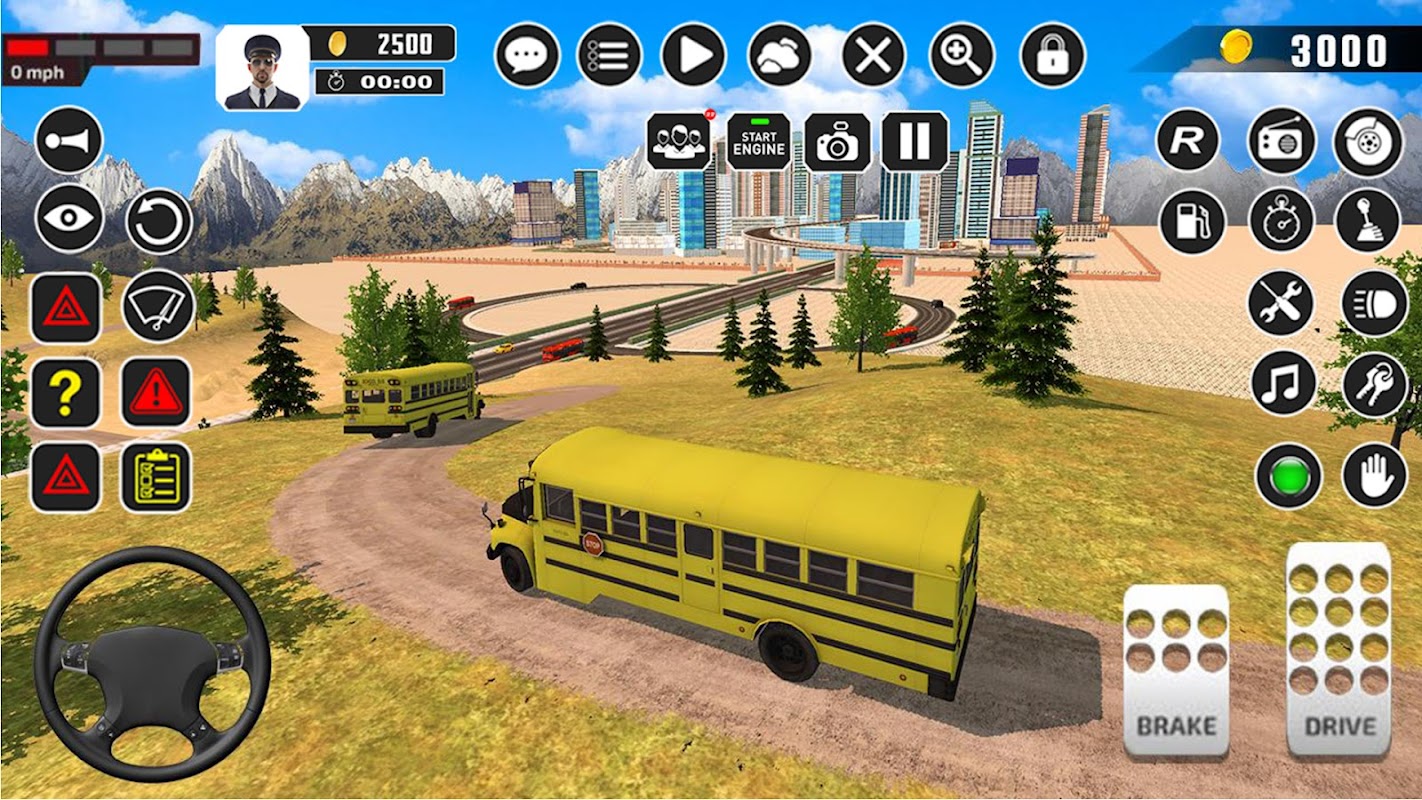
Task: Tap the camera screenshot icon
Action: tap(837, 143)
